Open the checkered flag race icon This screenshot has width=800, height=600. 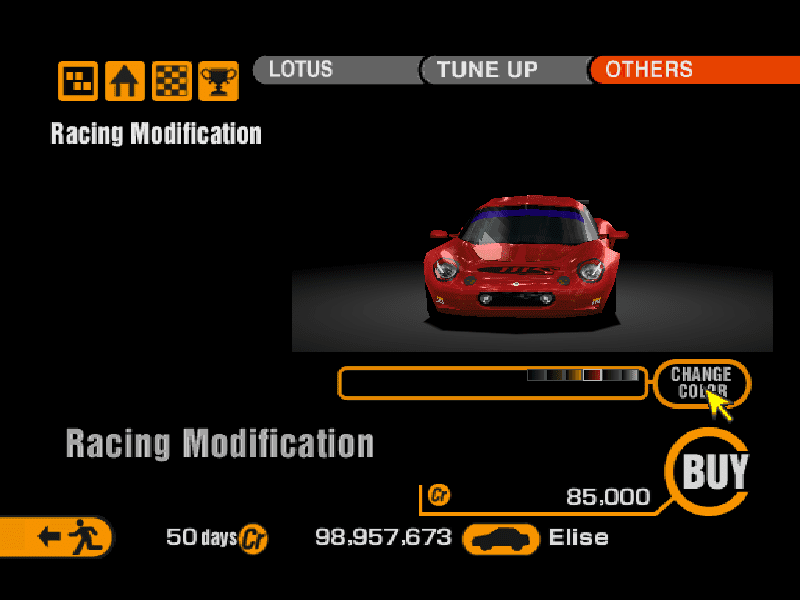click(172, 81)
